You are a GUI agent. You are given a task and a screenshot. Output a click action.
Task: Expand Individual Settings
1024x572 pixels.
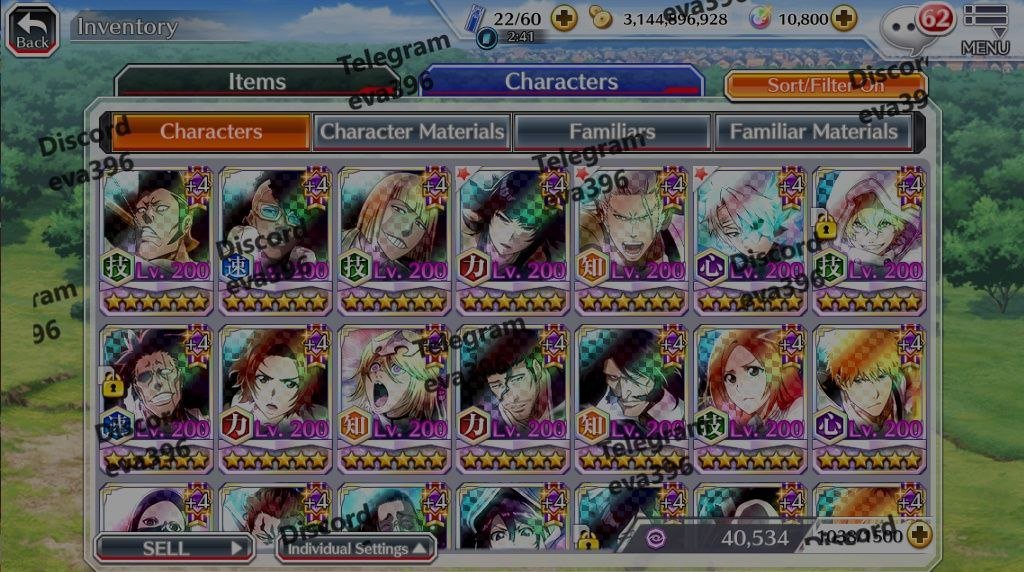point(357,547)
